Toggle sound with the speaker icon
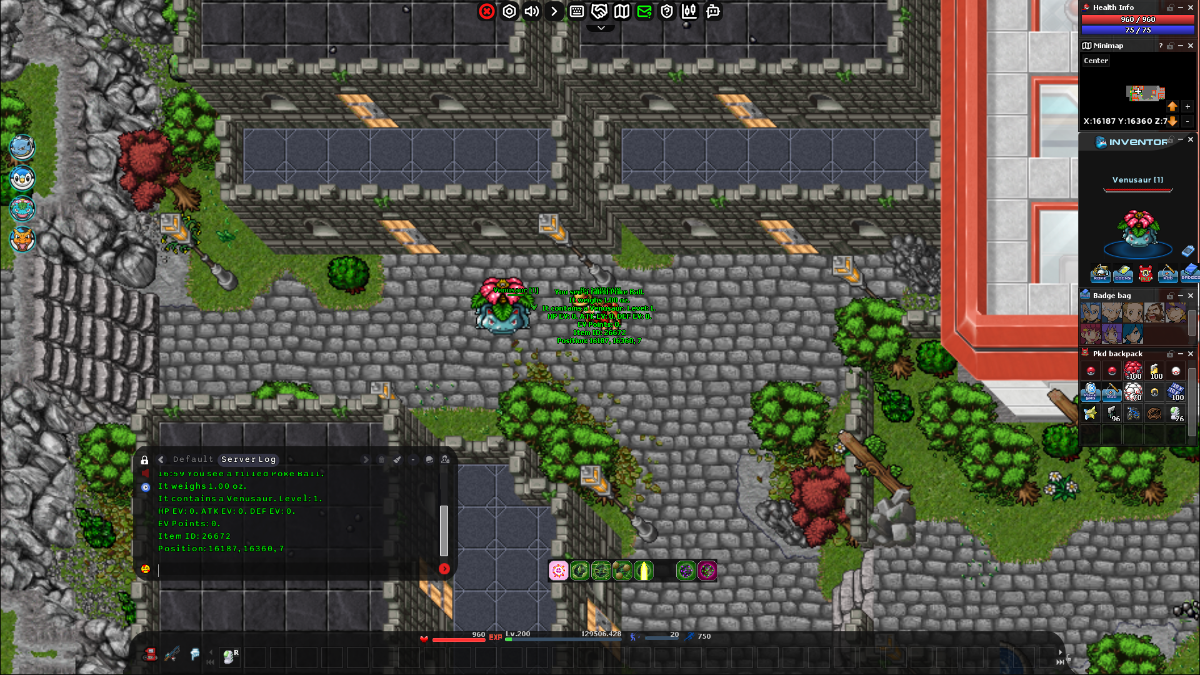 coord(531,11)
